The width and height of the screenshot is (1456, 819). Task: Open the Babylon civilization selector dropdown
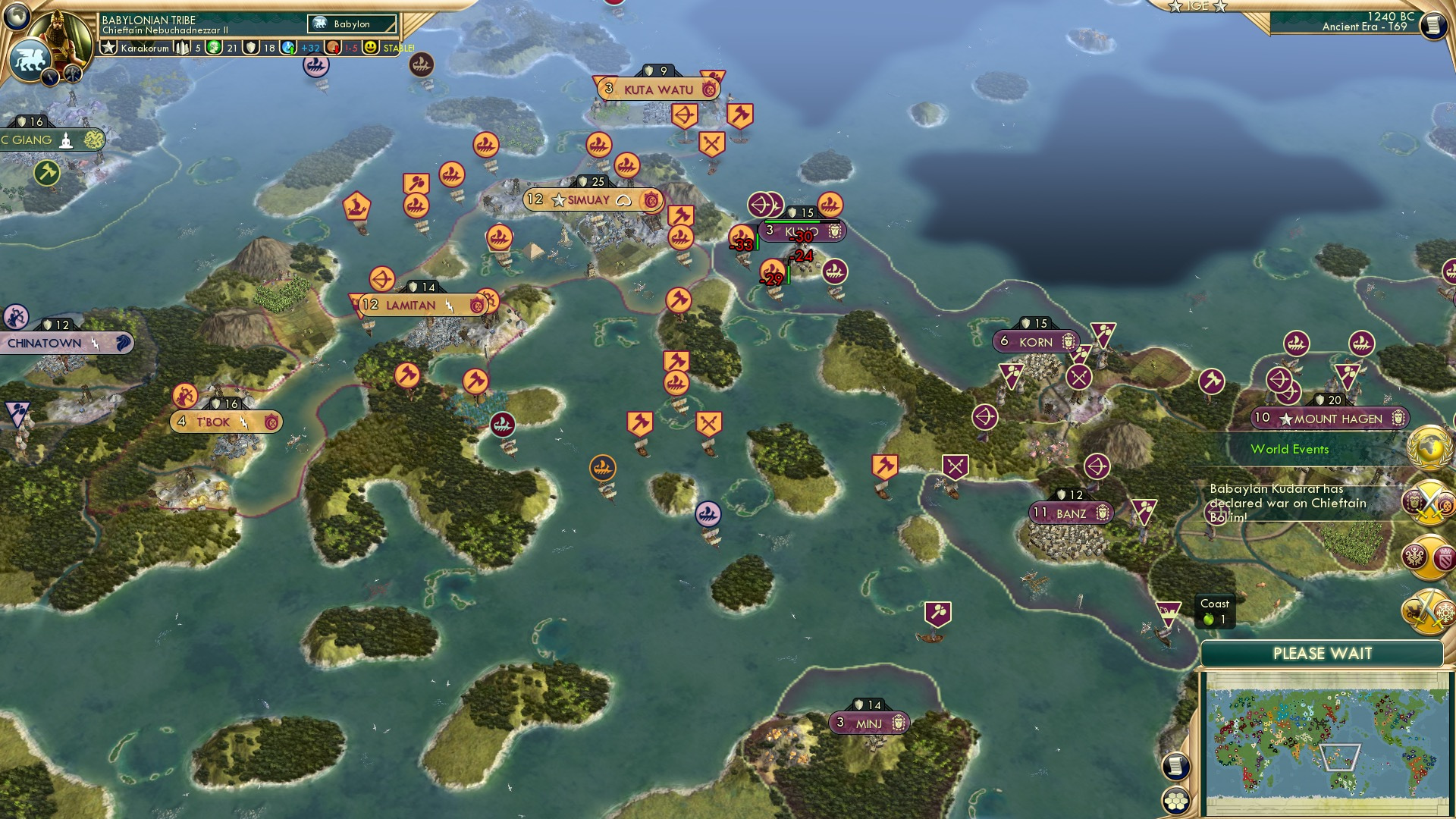(350, 24)
